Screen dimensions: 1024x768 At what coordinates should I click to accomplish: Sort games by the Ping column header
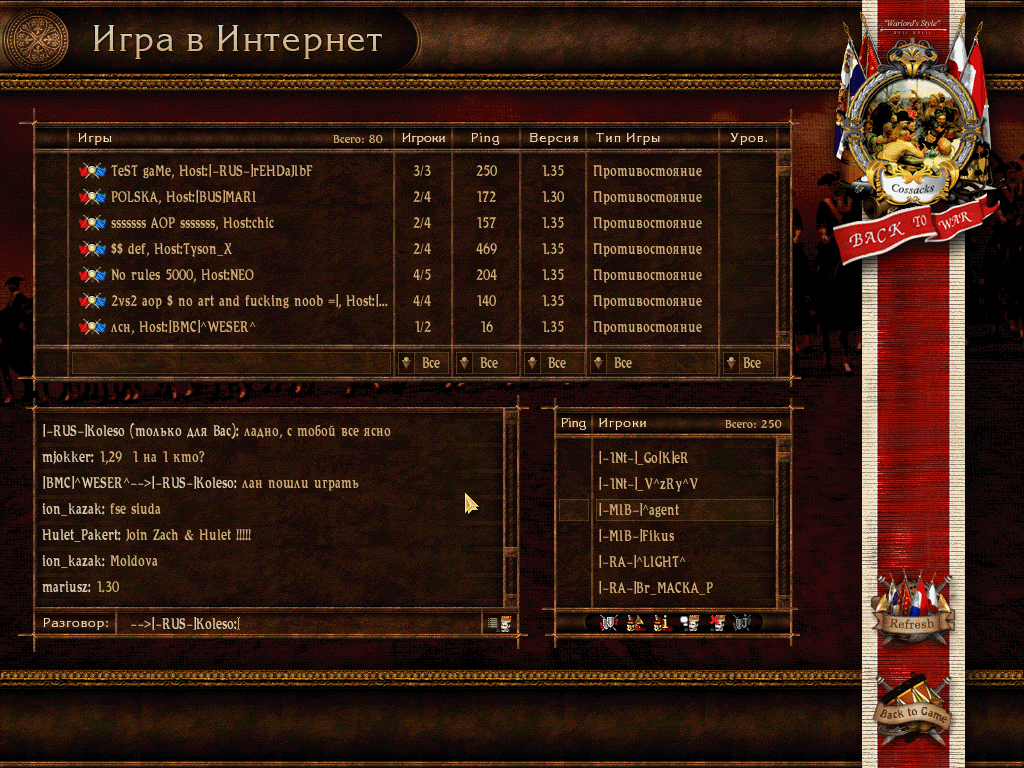click(x=484, y=138)
